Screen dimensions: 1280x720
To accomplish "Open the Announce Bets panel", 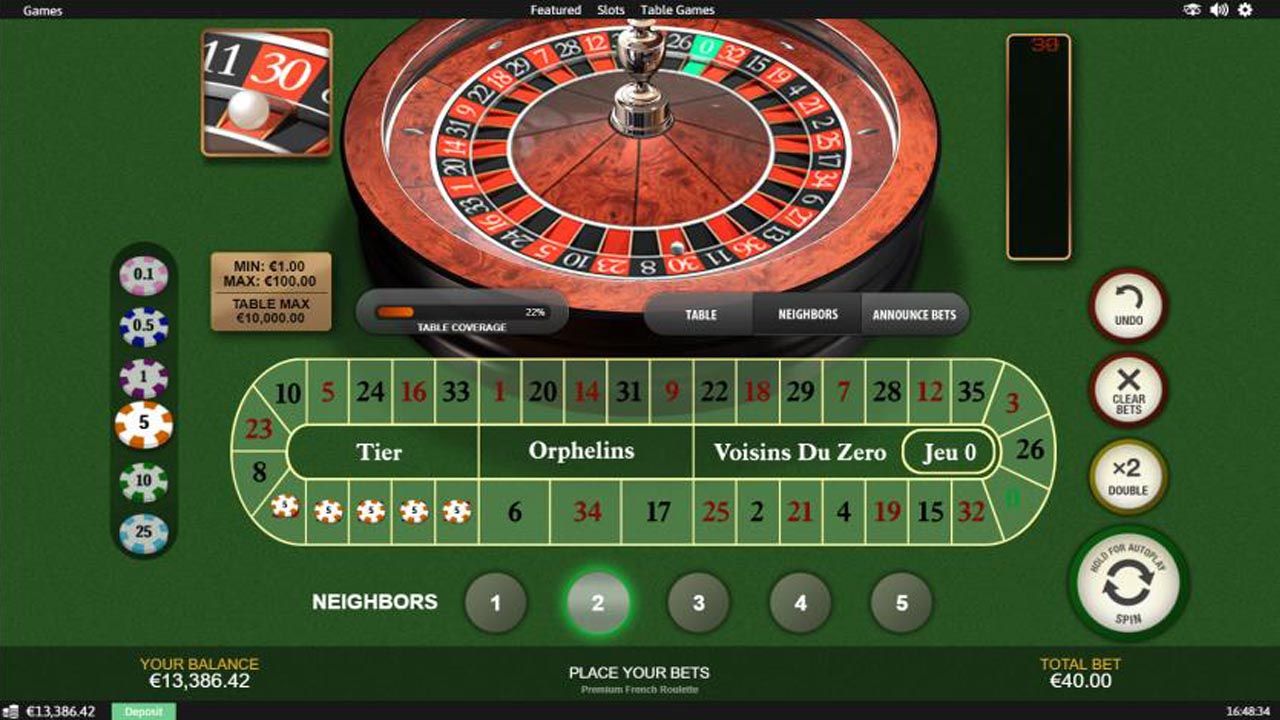I will [915, 314].
